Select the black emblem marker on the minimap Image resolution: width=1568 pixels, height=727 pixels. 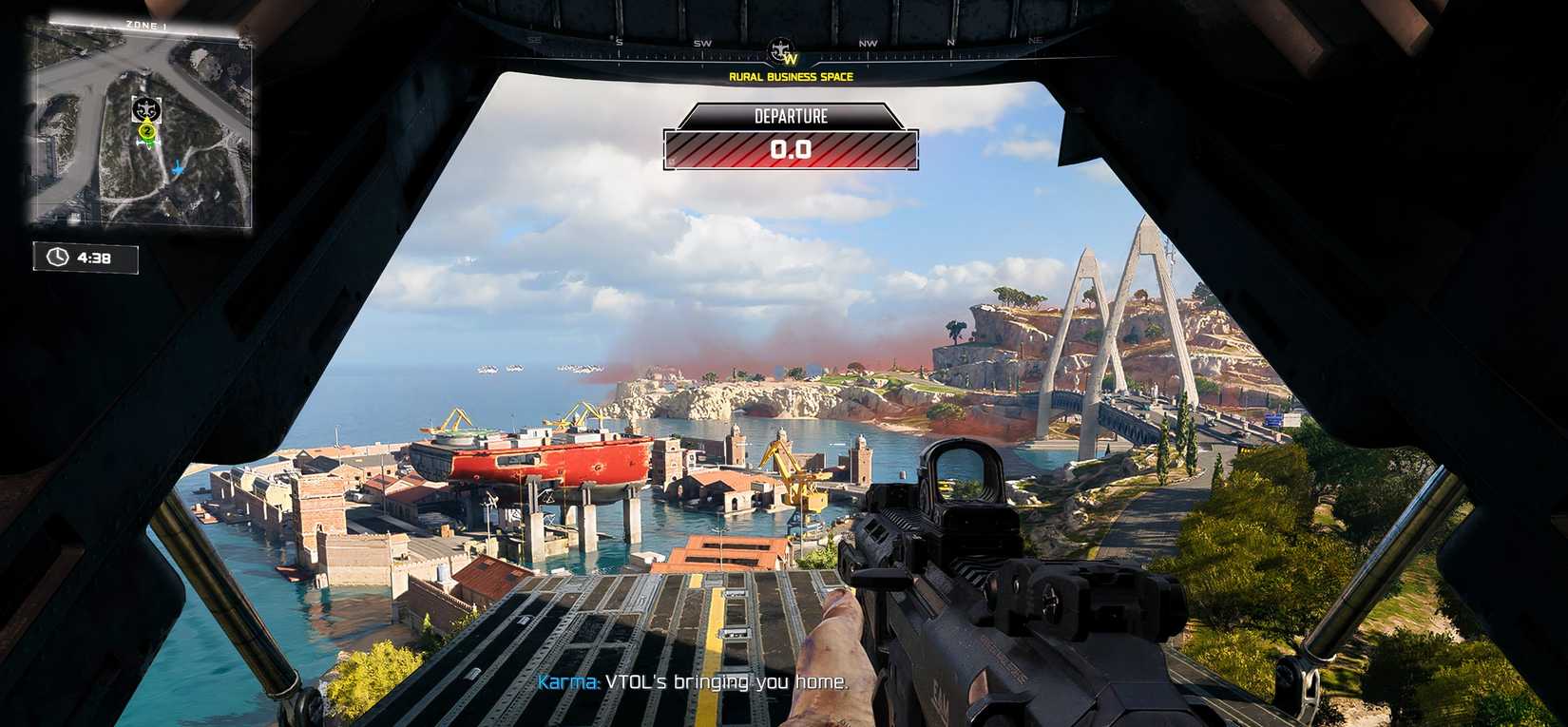(x=146, y=108)
